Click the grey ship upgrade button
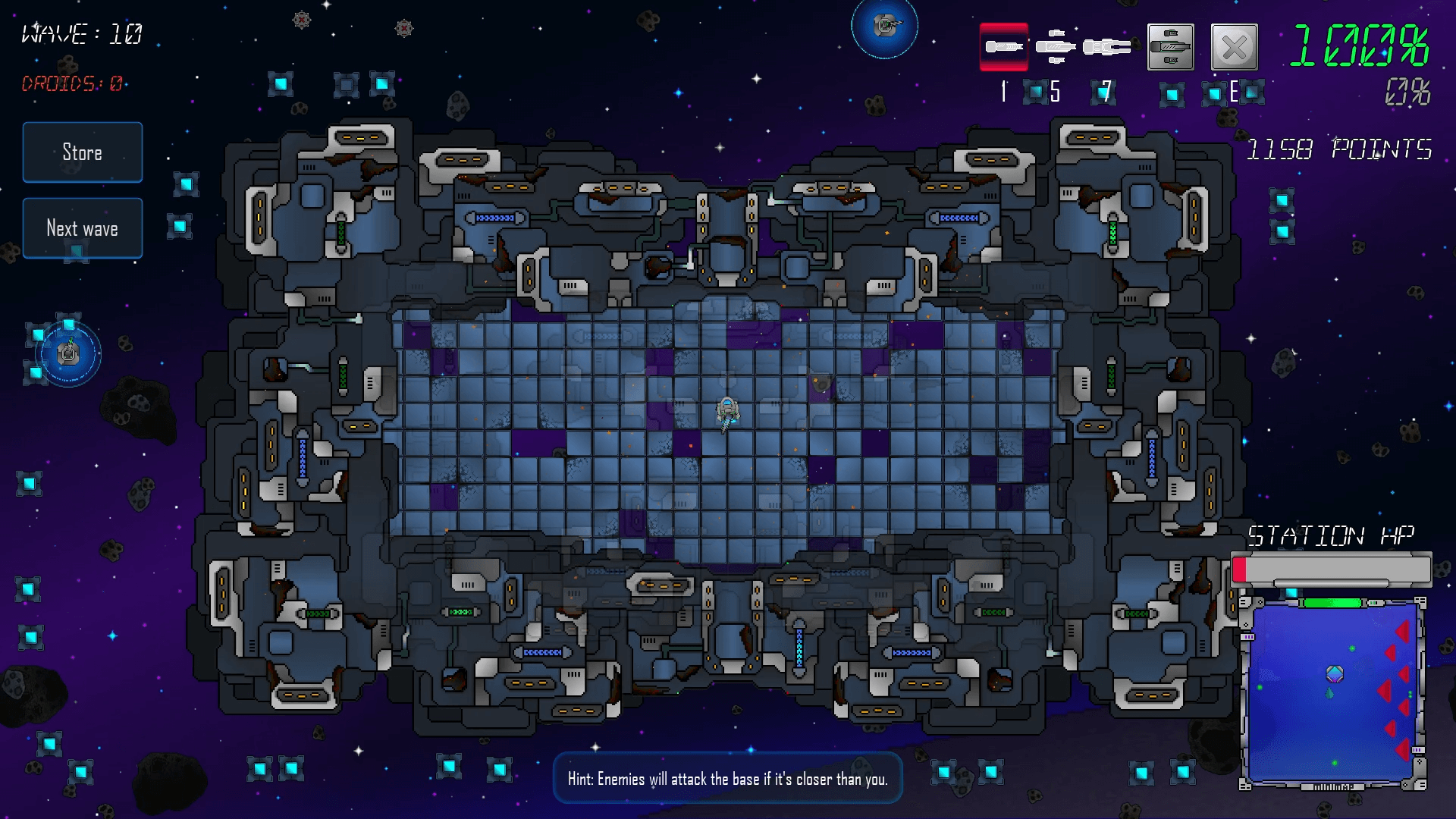This screenshot has width=1456, height=819. (1171, 47)
